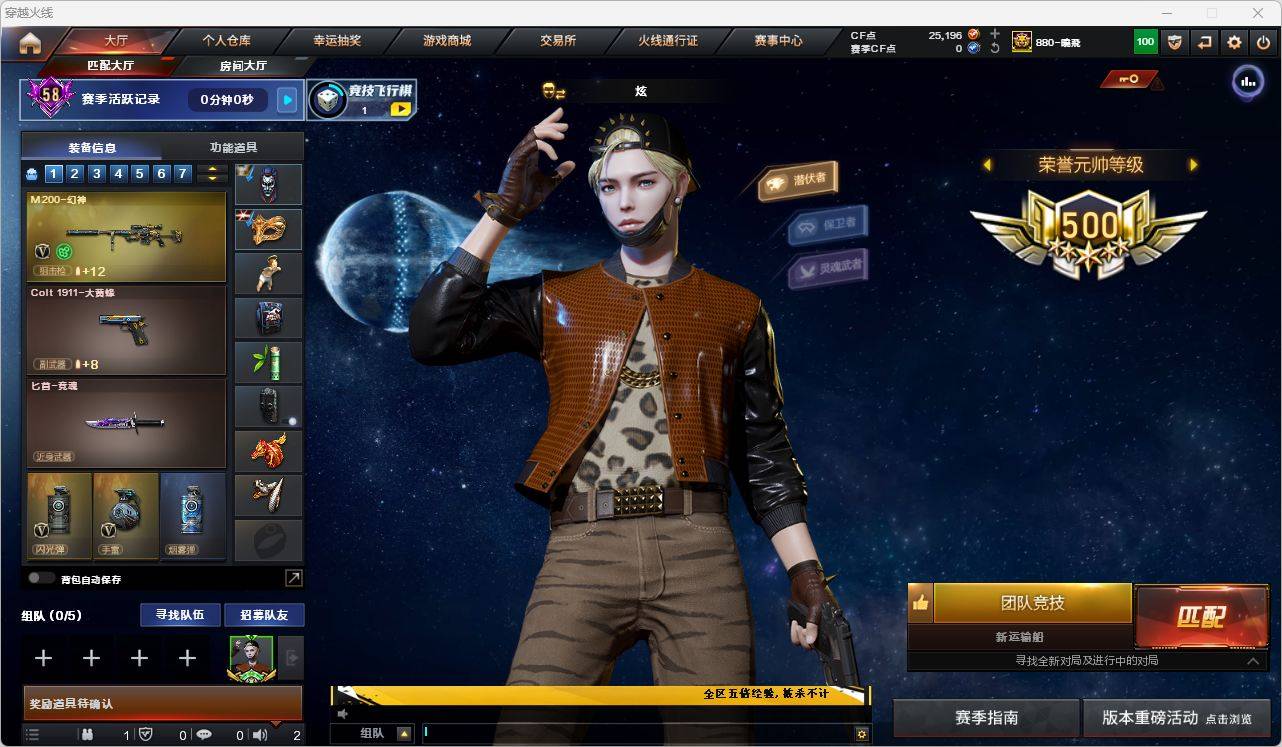The height and width of the screenshot is (747, 1282).
Task: Open the 游戏商城 shop
Action: pos(447,41)
